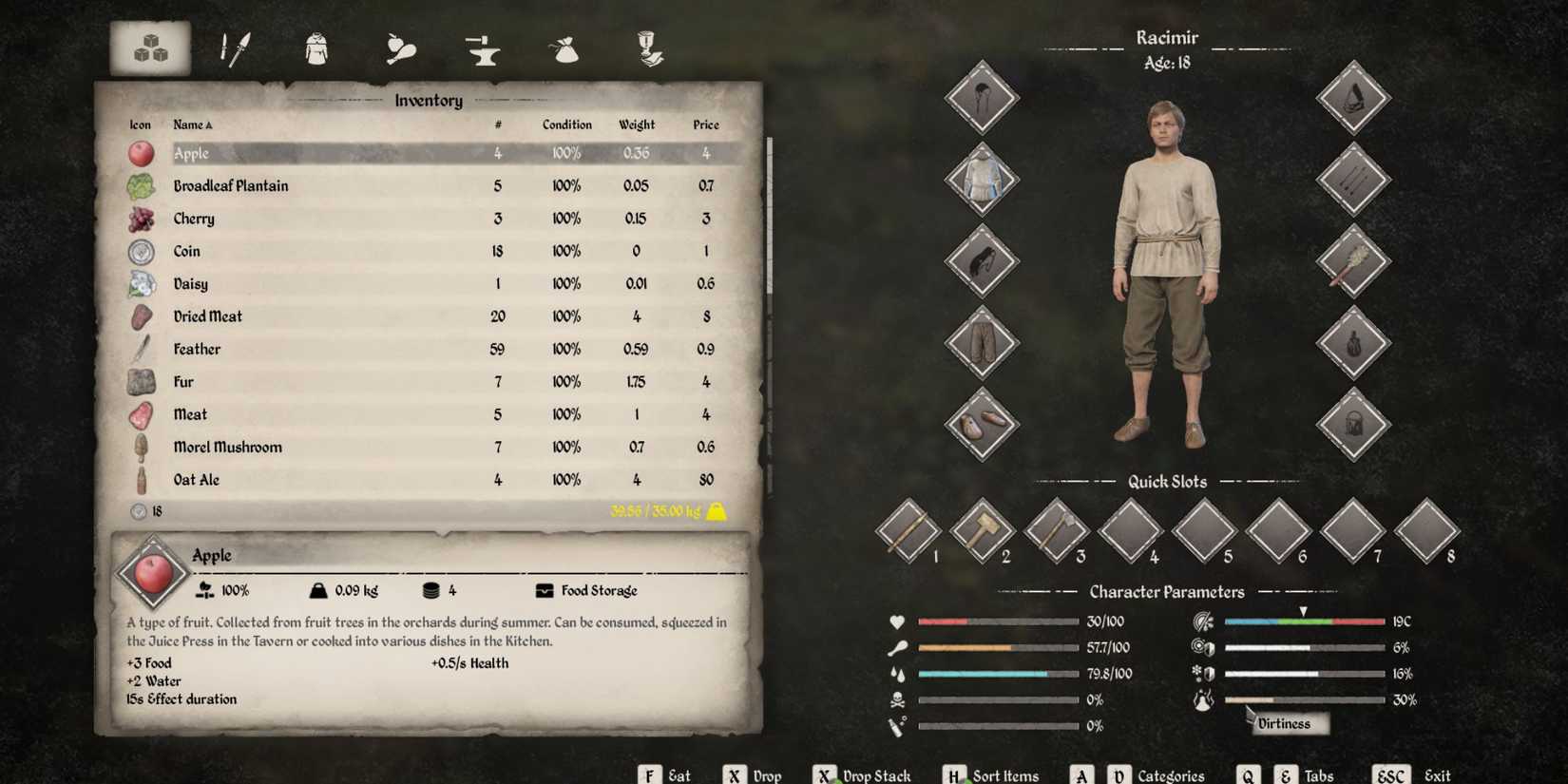Click the Food Storage icon in item details
This screenshot has height=784, width=1568.
tap(545, 590)
